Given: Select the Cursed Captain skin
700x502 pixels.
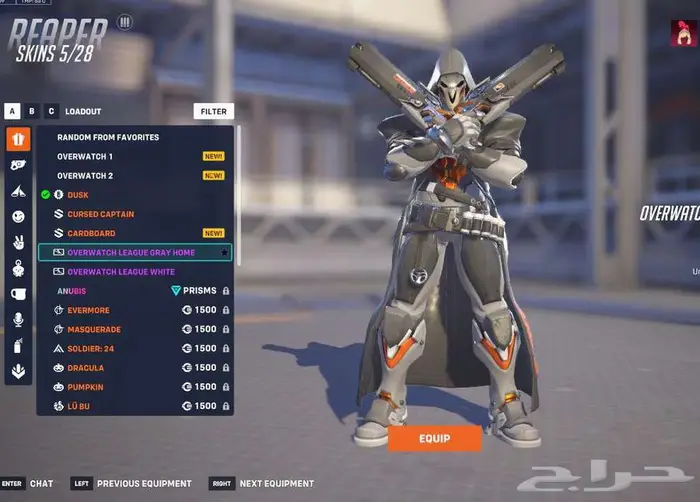Looking at the screenshot, I should [100, 214].
